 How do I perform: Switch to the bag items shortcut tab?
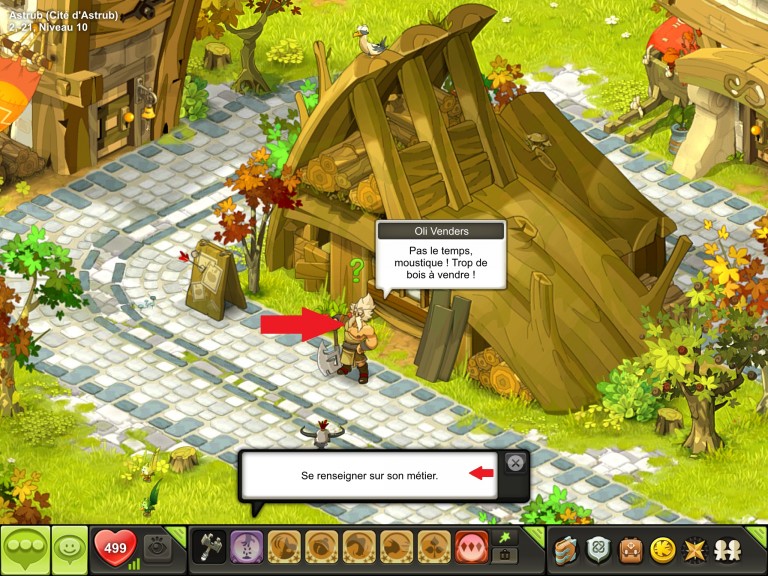click(x=505, y=556)
